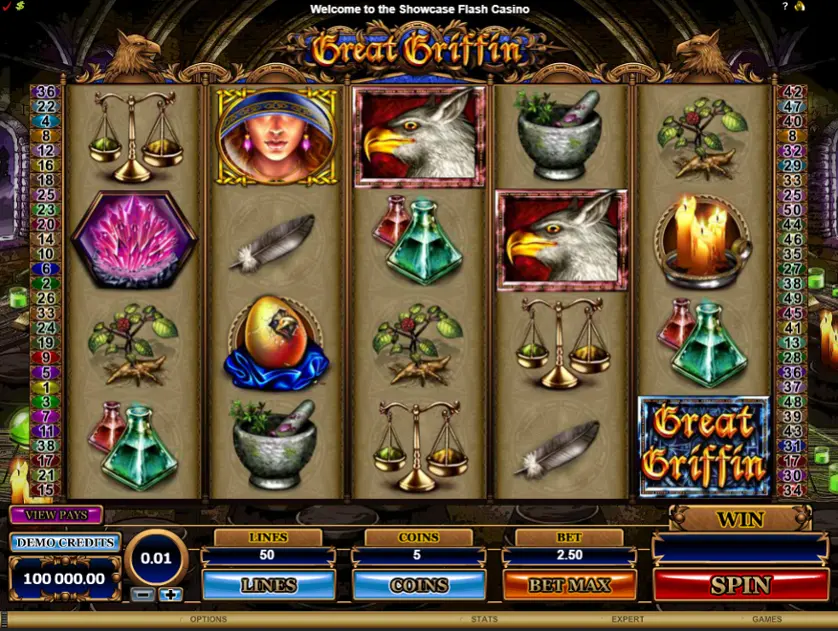Decrease coin size with the minus button
Image resolution: width=838 pixels, height=631 pixels.
point(141,594)
